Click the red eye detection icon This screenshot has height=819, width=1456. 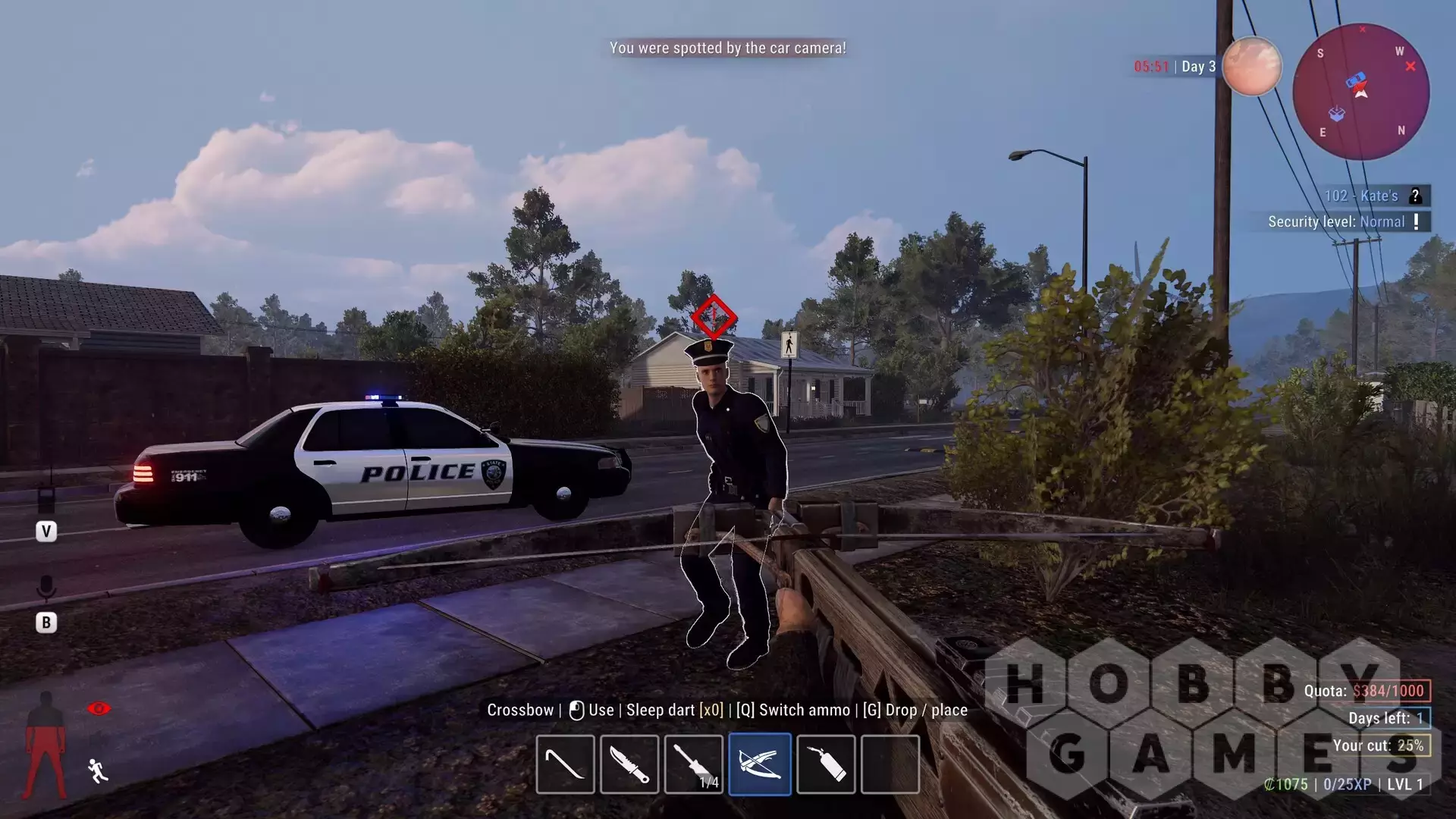point(99,708)
